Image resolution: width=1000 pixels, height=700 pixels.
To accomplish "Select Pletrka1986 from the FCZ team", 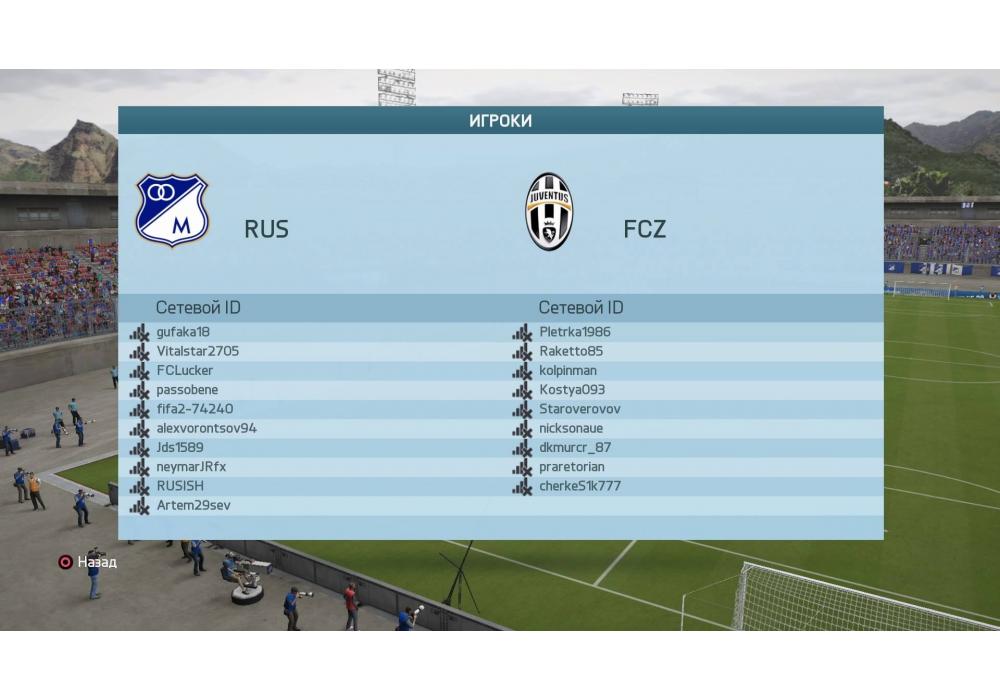I will coord(574,332).
